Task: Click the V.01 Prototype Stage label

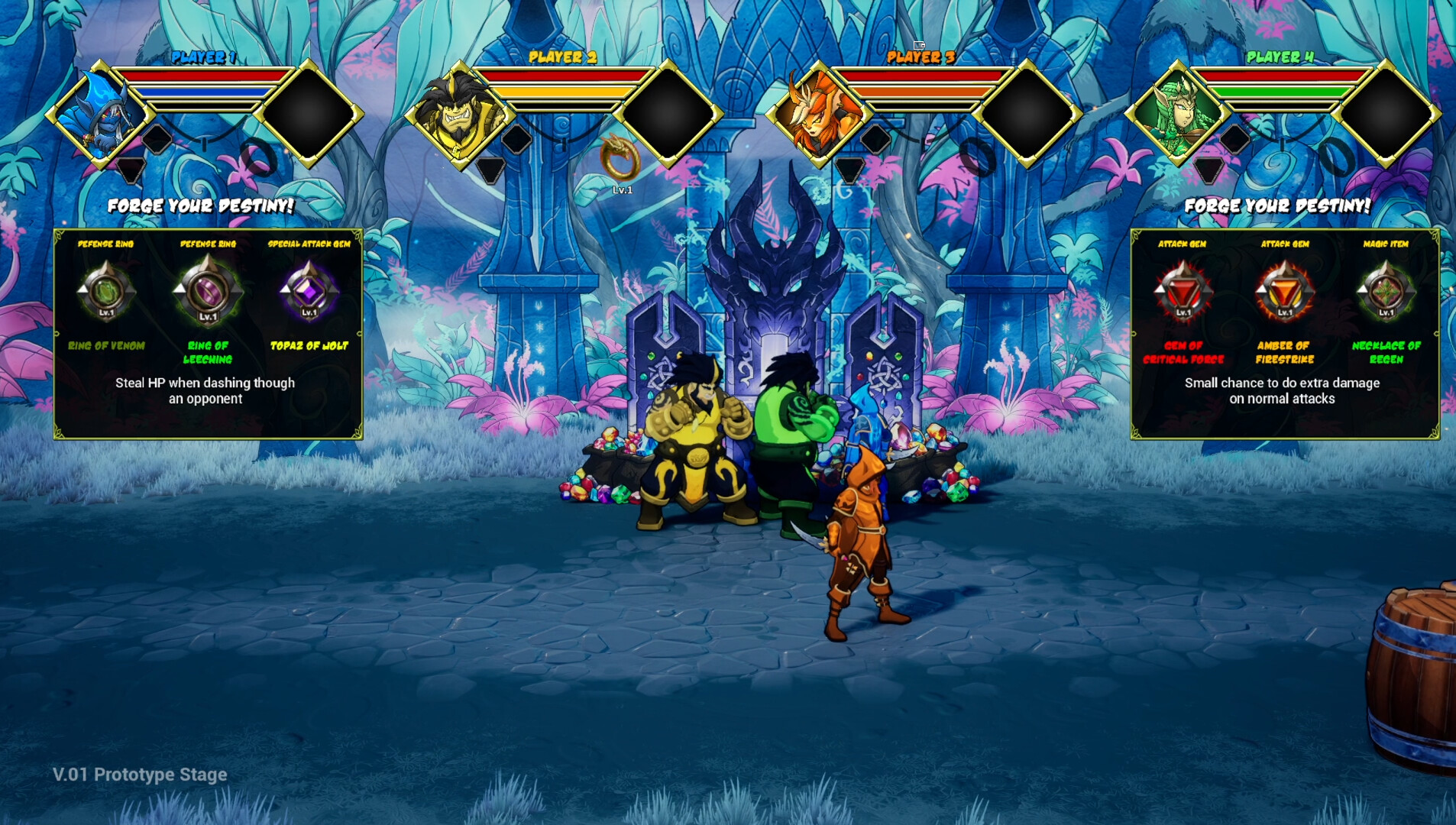Action: click(x=139, y=774)
